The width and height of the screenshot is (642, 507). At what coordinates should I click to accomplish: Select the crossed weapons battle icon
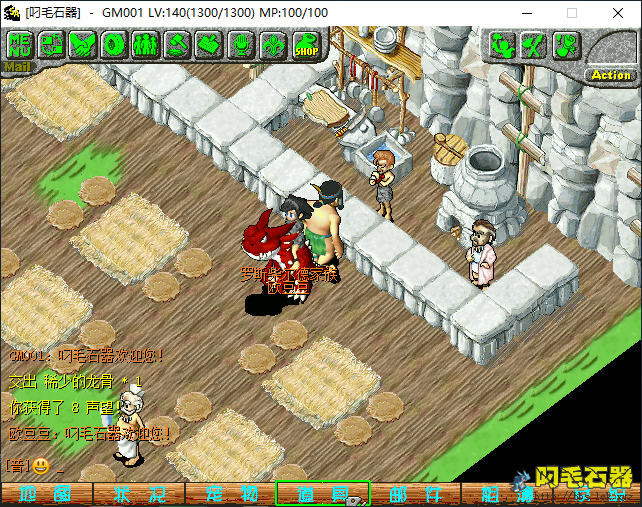pos(534,45)
